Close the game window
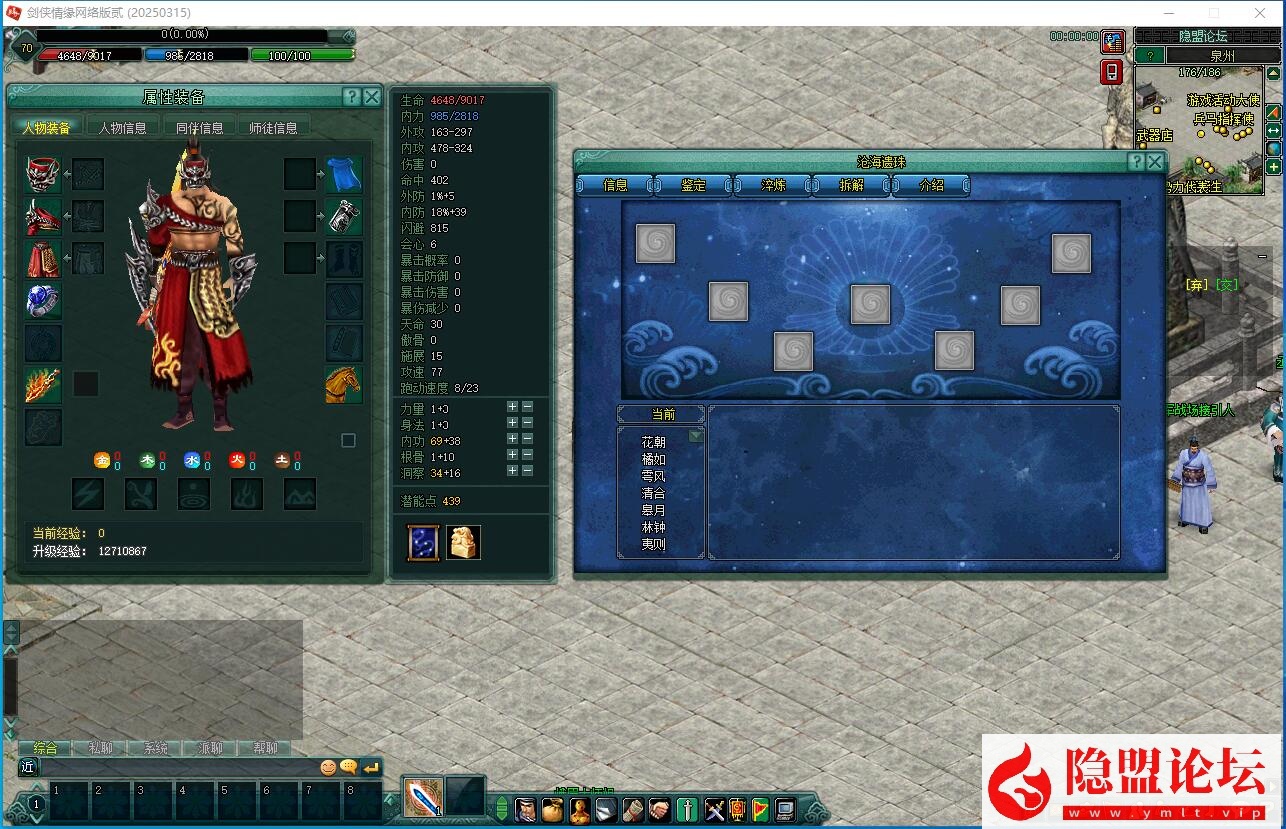This screenshot has width=1286, height=829. [1260, 13]
